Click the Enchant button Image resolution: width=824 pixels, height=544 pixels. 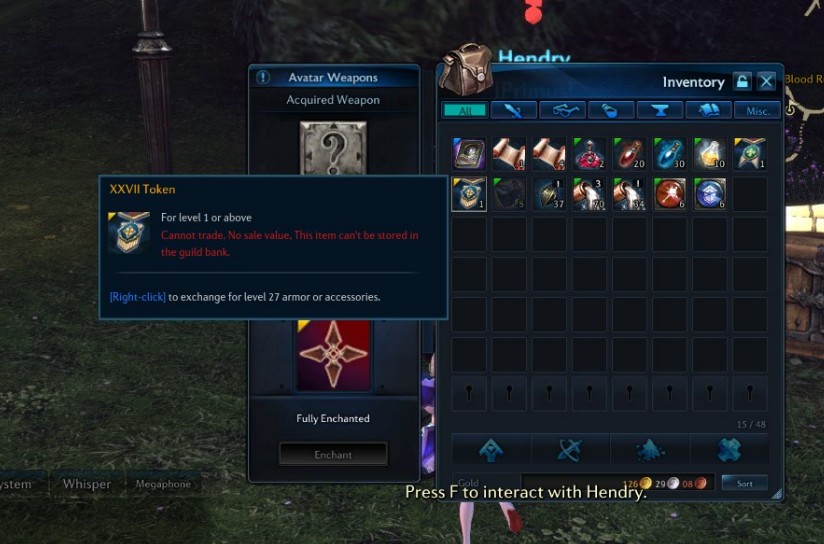pos(333,454)
